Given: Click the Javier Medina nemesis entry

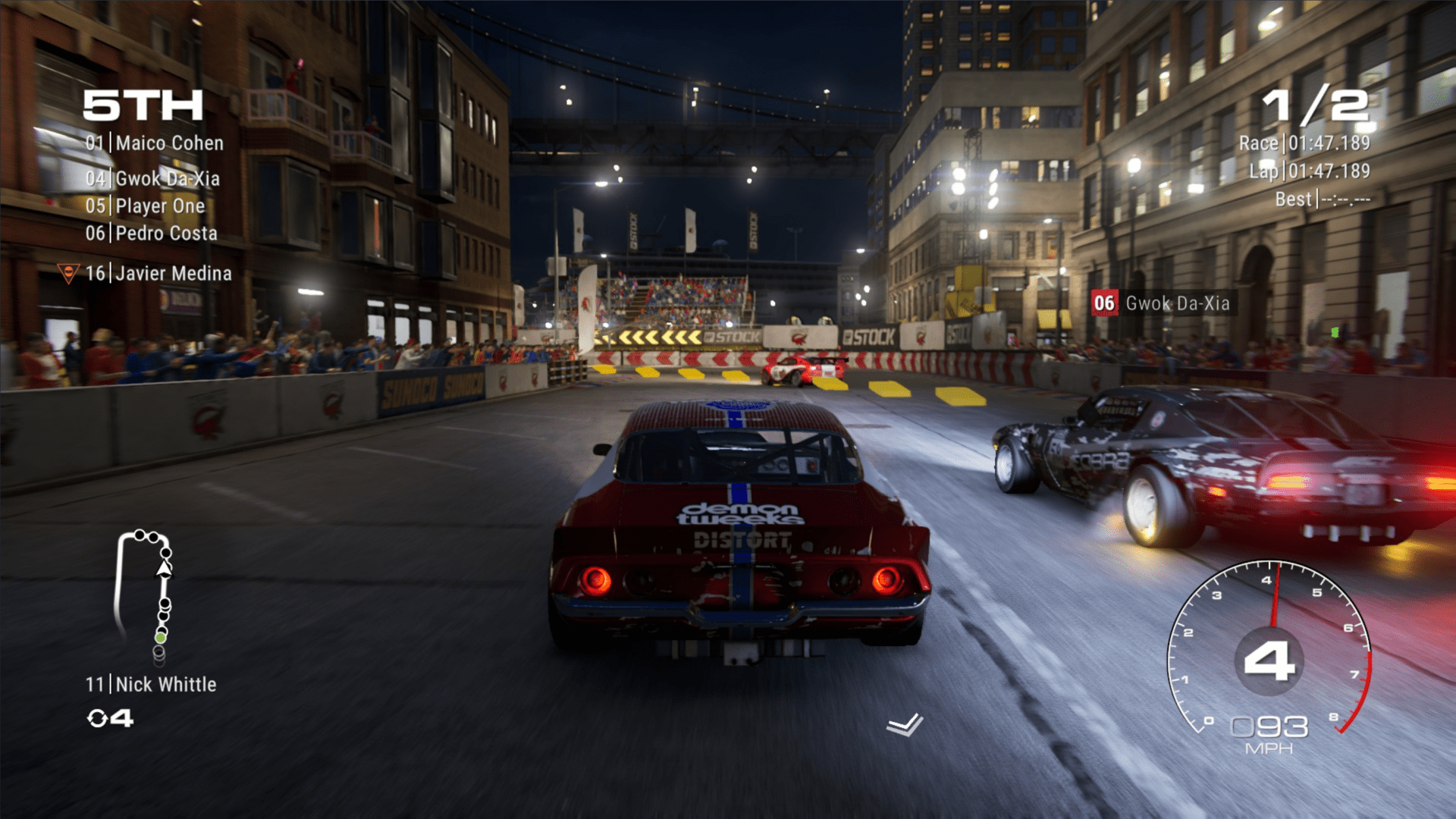Looking at the screenshot, I should pos(158,274).
